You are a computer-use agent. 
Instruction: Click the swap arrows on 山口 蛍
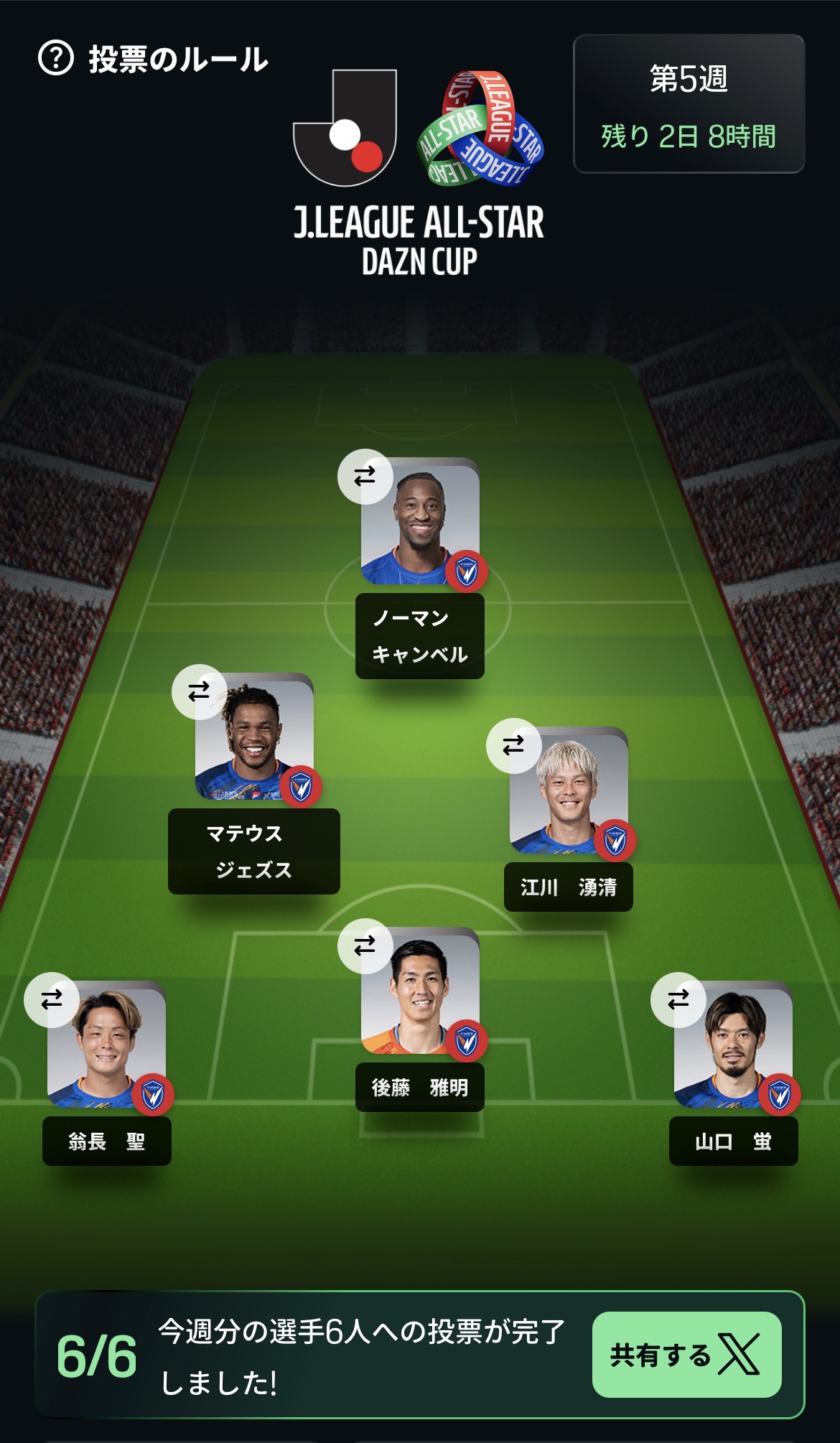pos(678,999)
